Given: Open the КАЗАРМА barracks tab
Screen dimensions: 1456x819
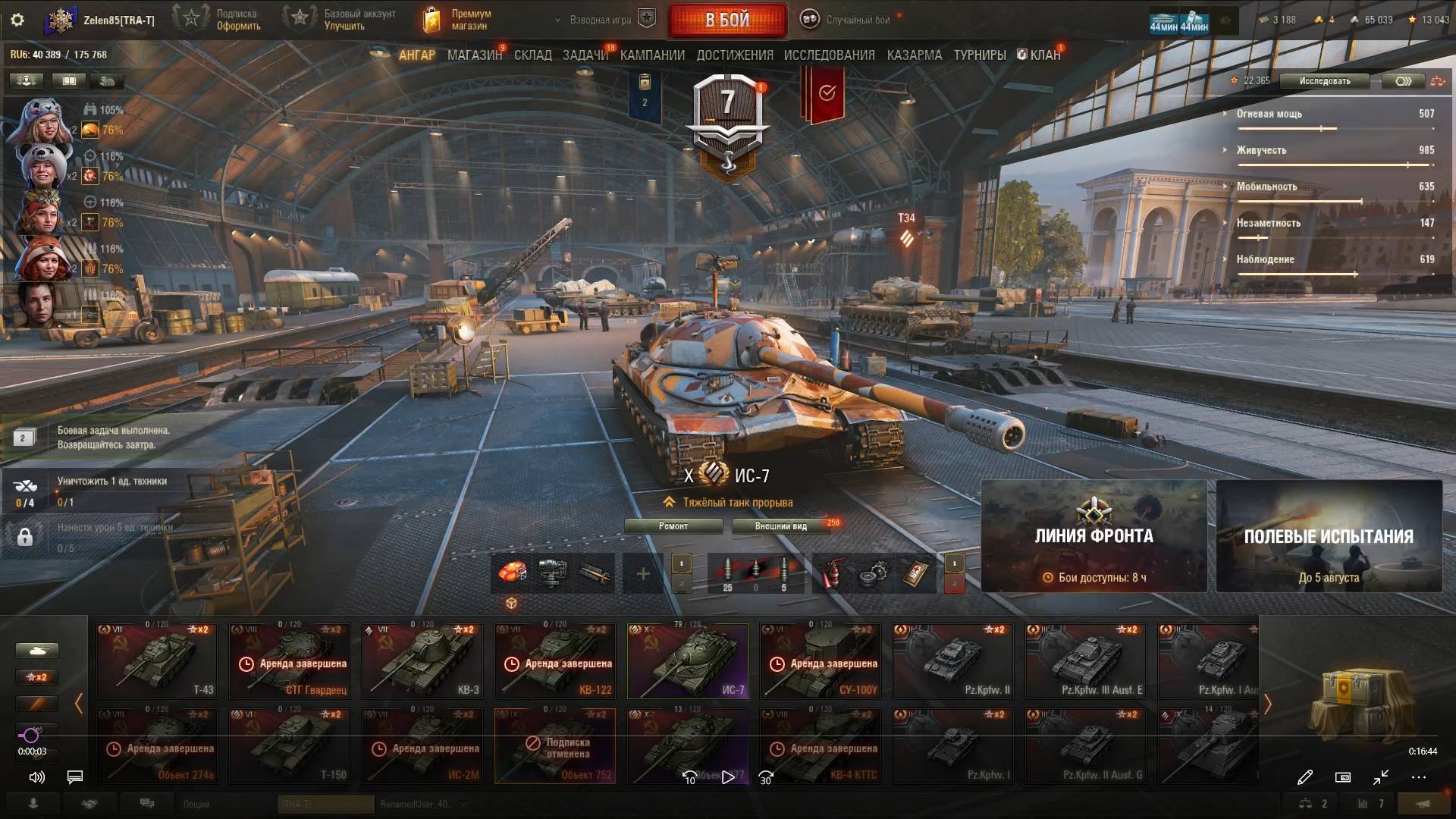Looking at the screenshot, I should pos(914,55).
